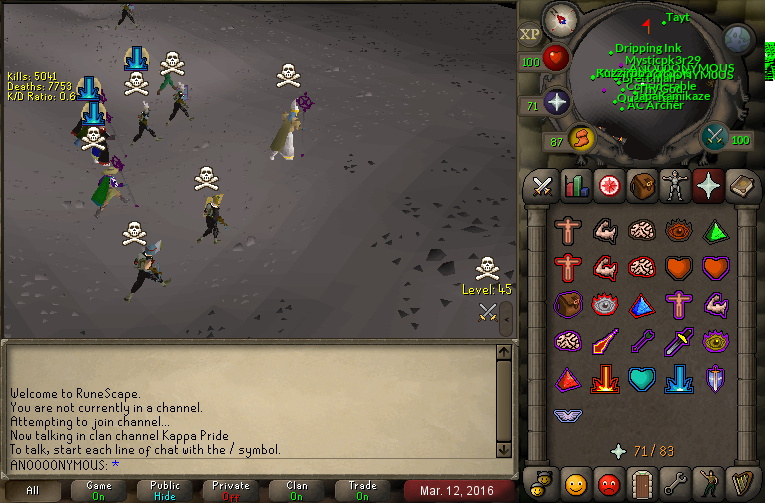Open the Magic spellbook tab
775x504 pixels.
point(741,185)
